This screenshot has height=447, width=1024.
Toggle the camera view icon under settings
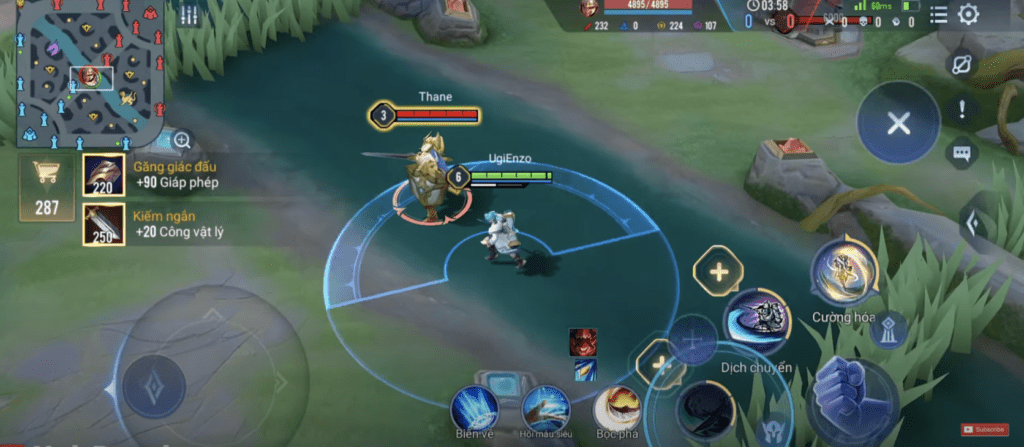click(962, 65)
